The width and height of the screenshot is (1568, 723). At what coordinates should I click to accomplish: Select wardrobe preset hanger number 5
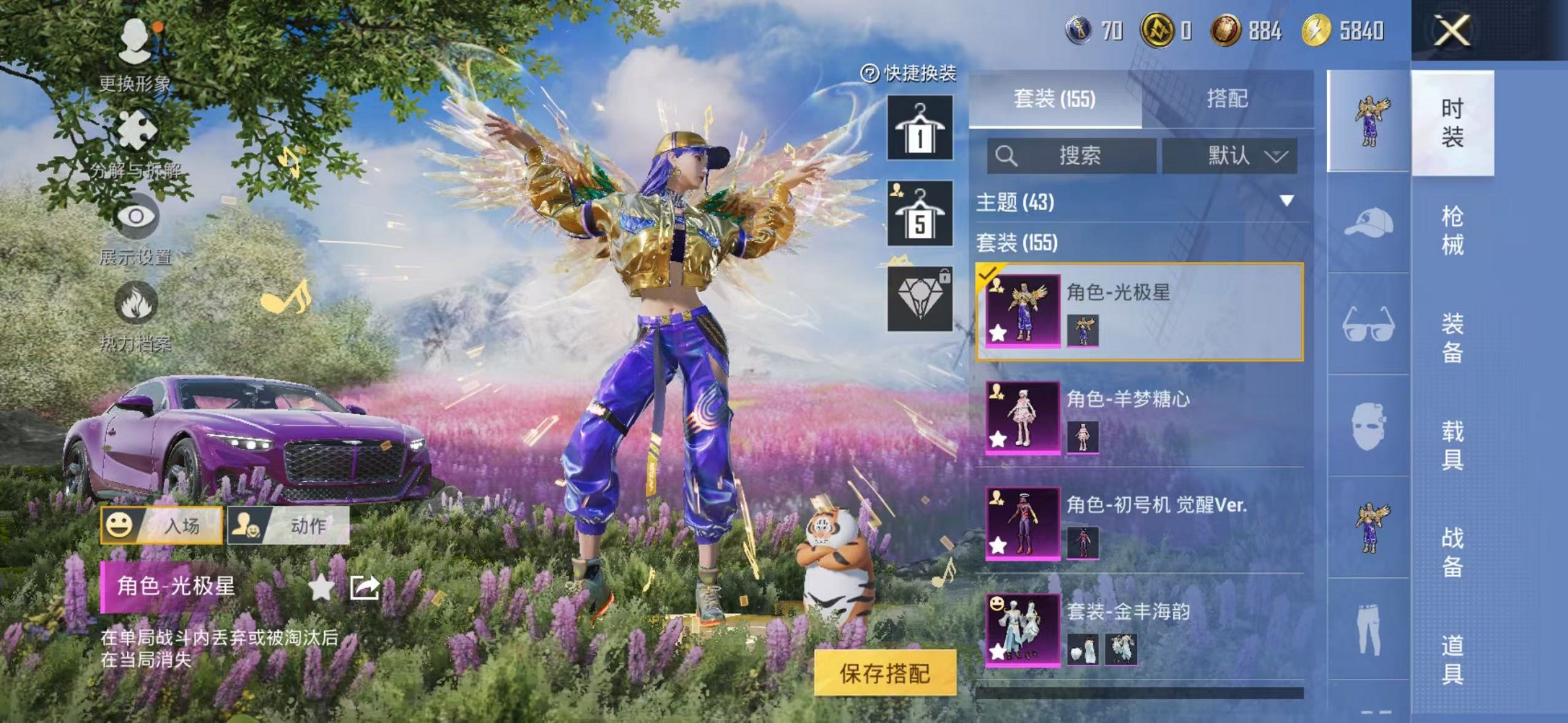pyautogui.click(x=919, y=214)
